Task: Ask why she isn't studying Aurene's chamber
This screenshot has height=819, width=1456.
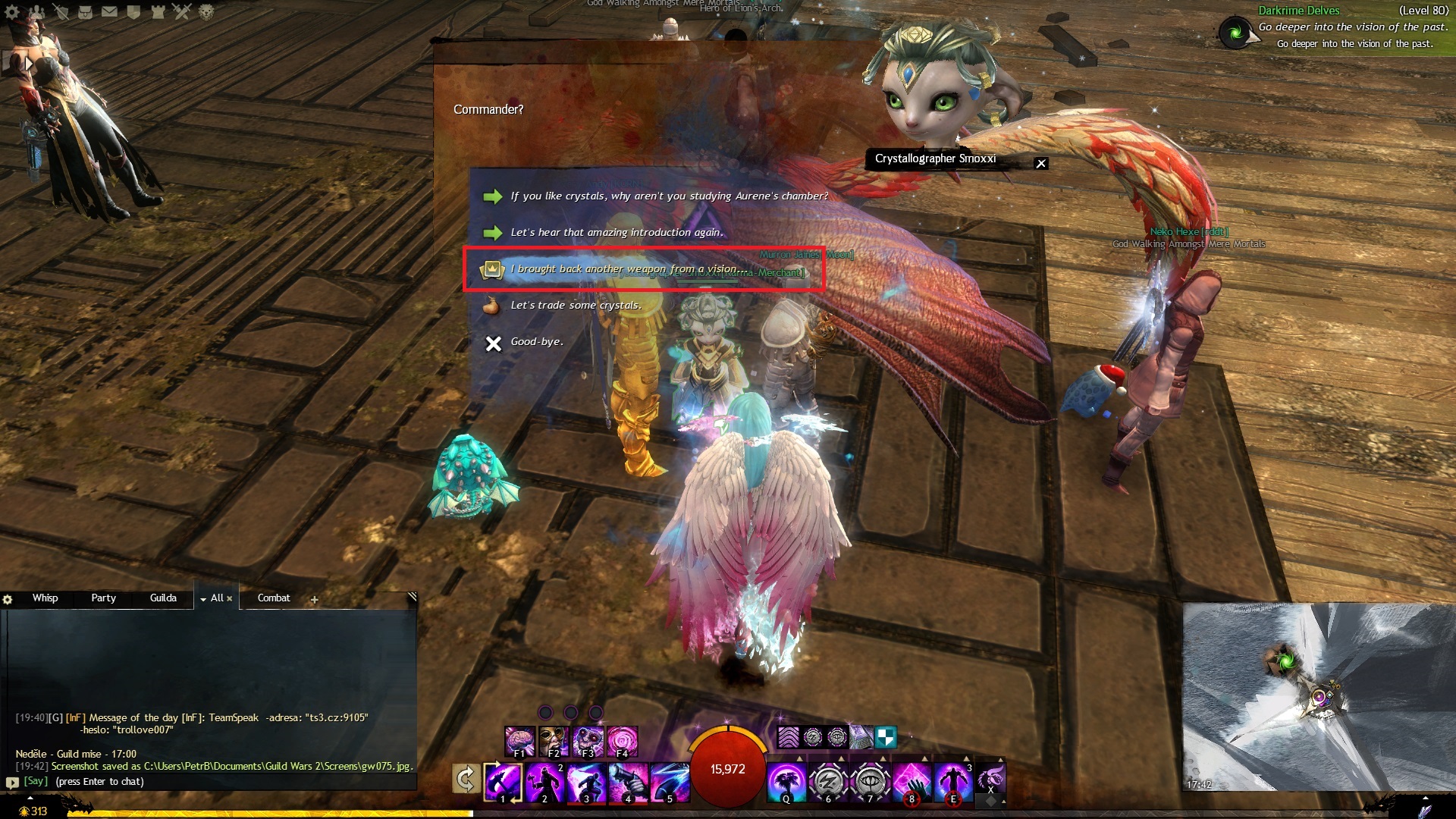Action: click(668, 196)
